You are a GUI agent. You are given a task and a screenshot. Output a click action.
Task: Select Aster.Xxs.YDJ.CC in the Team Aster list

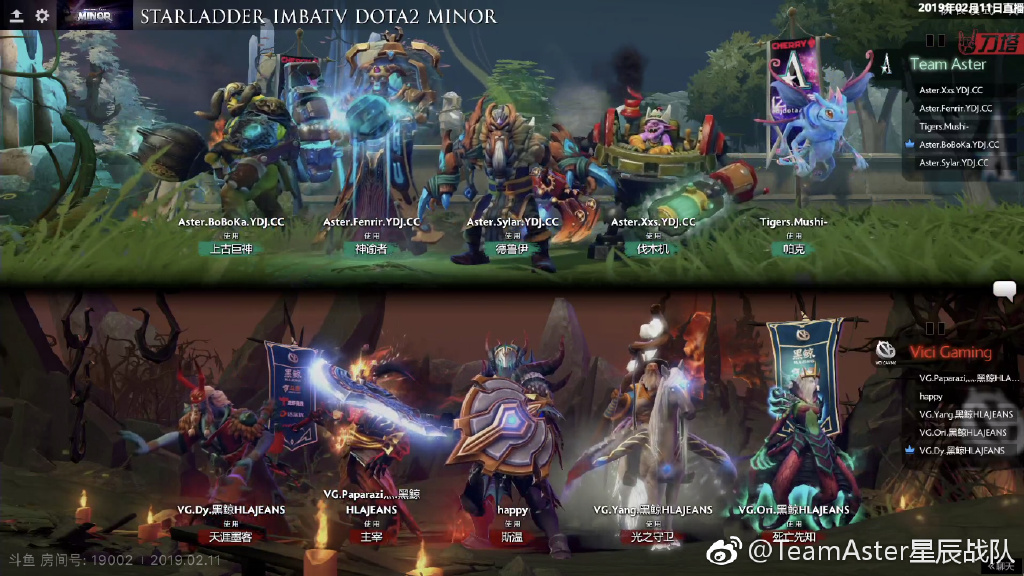click(x=951, y=90)
